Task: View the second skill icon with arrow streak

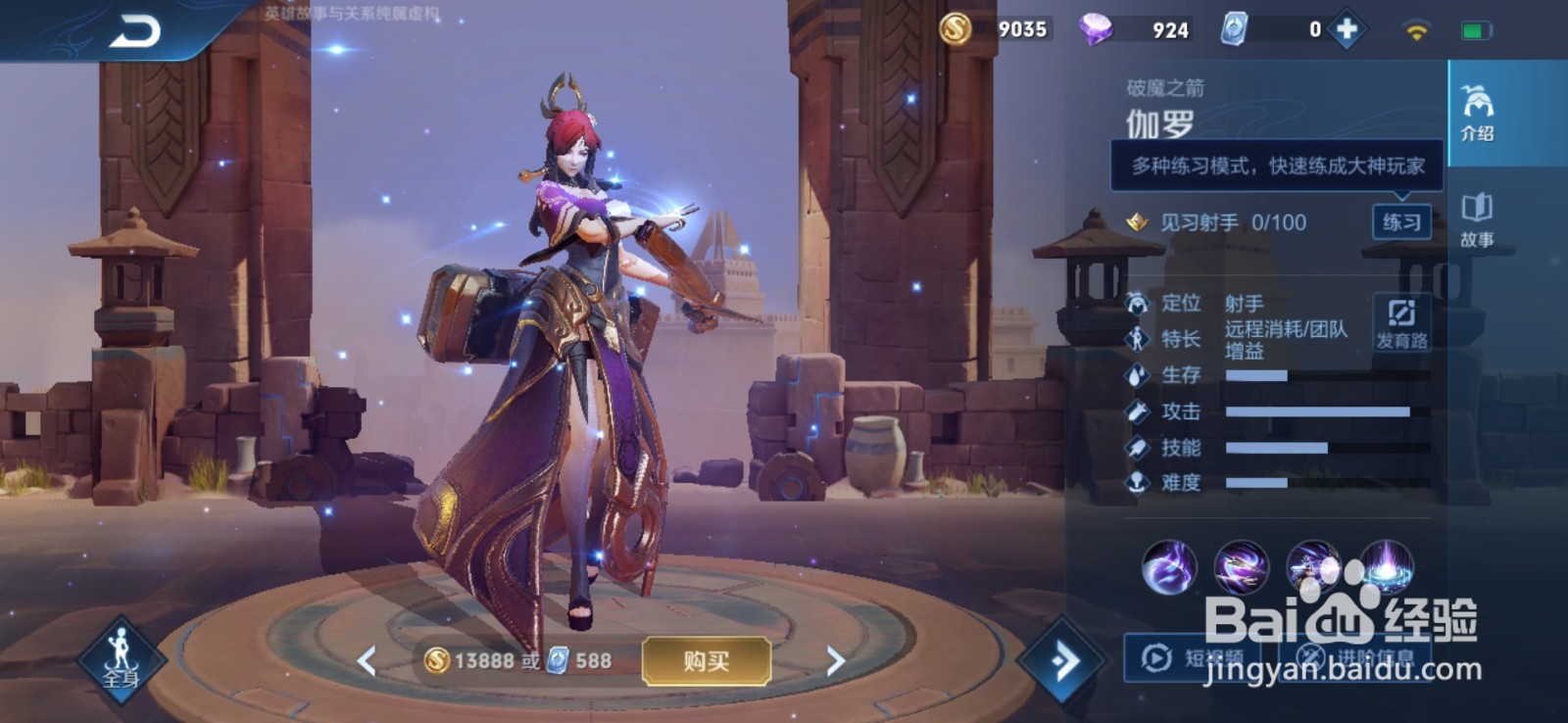Action: pos(1242,567)
